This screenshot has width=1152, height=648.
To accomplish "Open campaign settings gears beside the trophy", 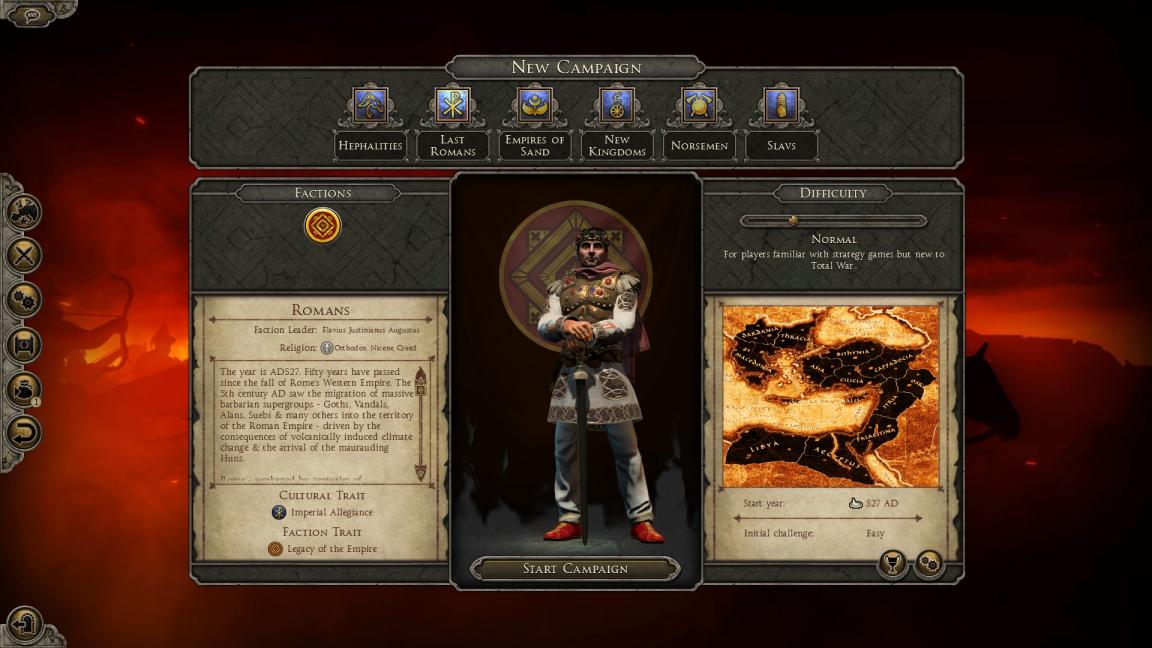I will 929,564.
